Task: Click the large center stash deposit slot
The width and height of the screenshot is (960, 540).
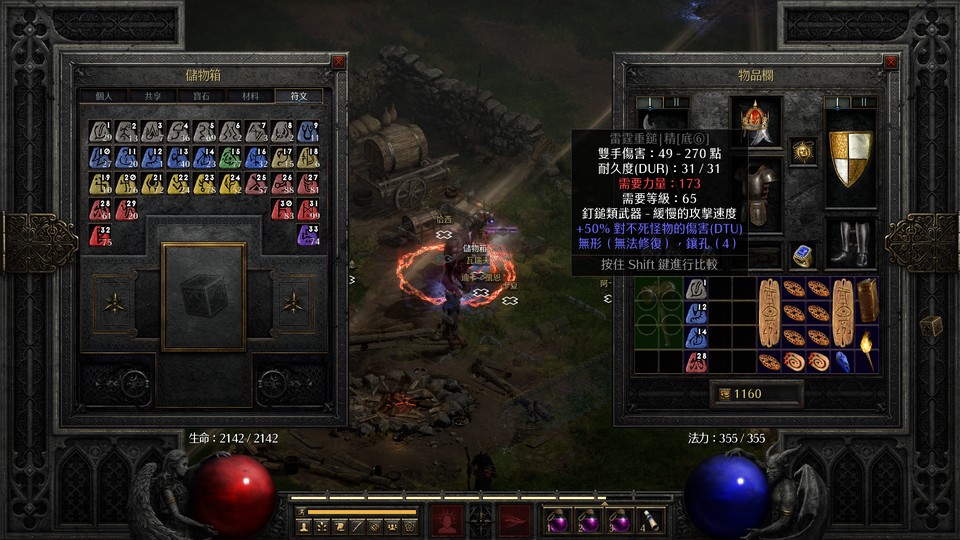Action: 204,296
